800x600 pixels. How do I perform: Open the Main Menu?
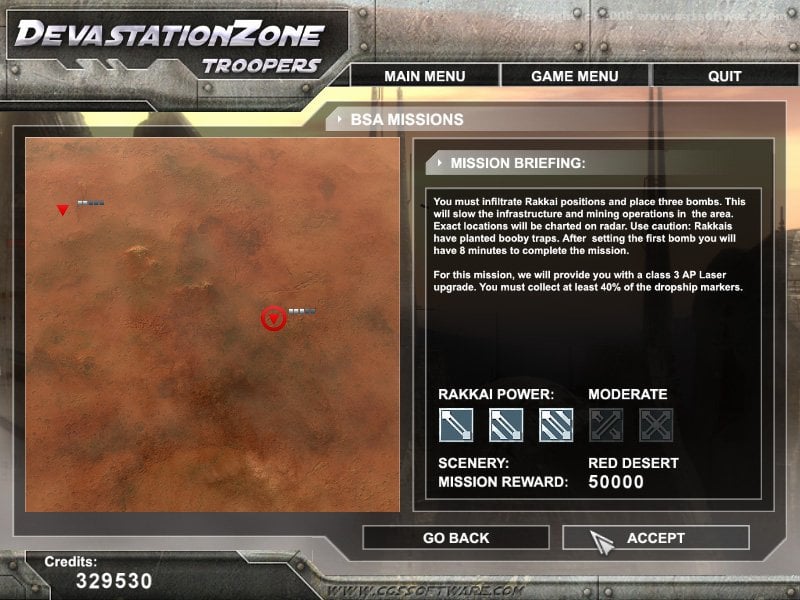click(424, 76)
